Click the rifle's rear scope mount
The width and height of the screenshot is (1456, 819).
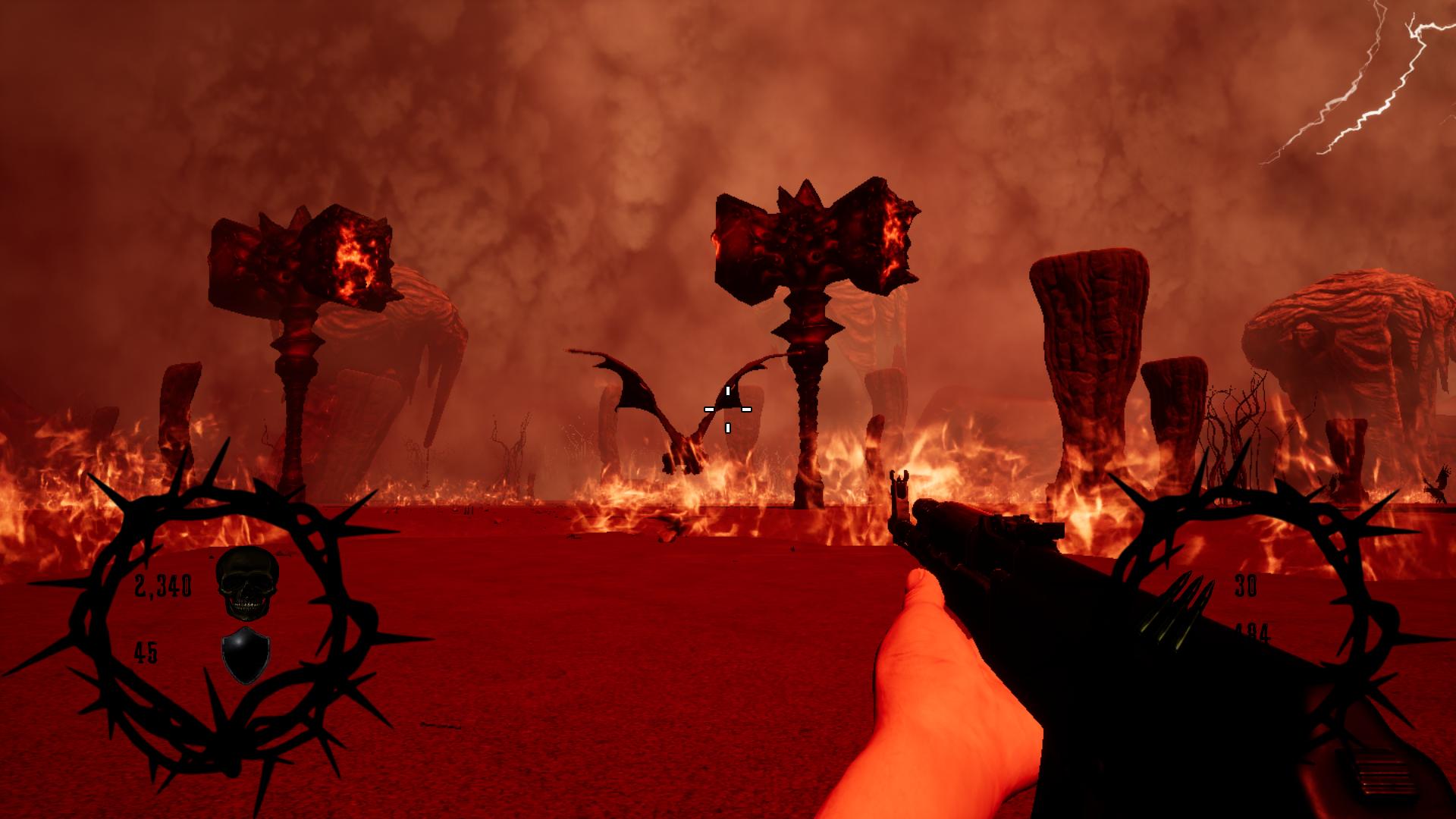pyautogui.click(x=1031, y=527)
